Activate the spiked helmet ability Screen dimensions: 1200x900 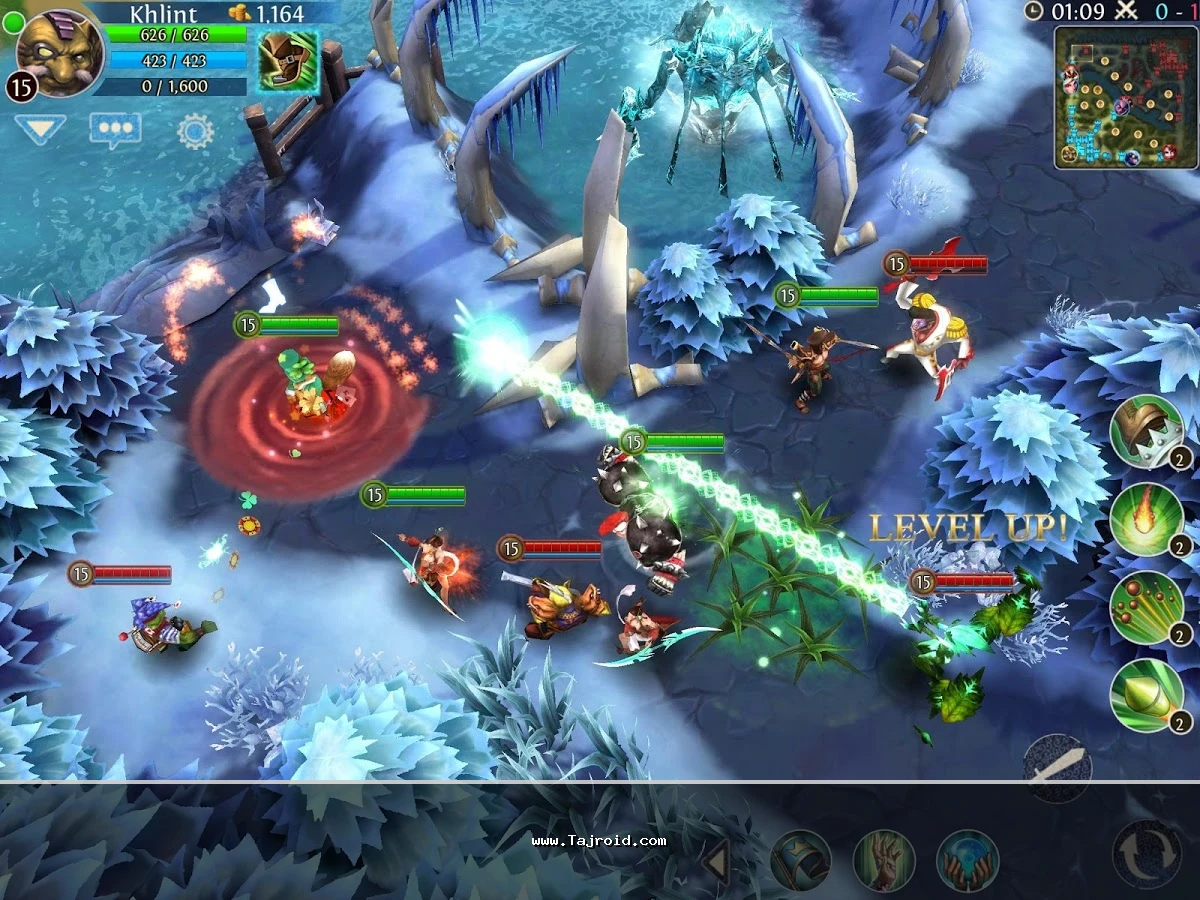coord(1146,432)
